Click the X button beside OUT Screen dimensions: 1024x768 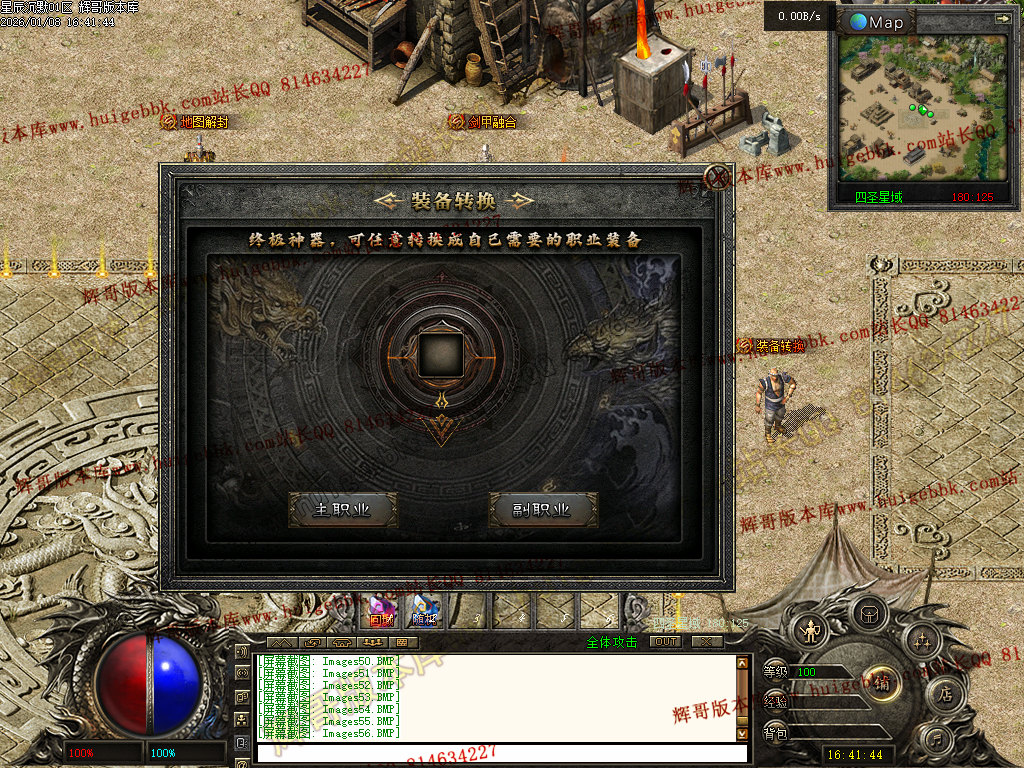pos(706,642)
